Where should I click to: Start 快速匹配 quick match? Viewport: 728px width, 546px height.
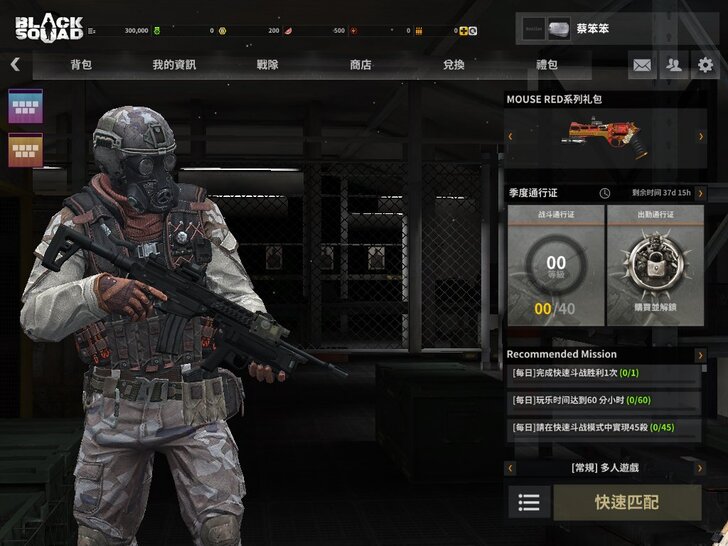627,502
